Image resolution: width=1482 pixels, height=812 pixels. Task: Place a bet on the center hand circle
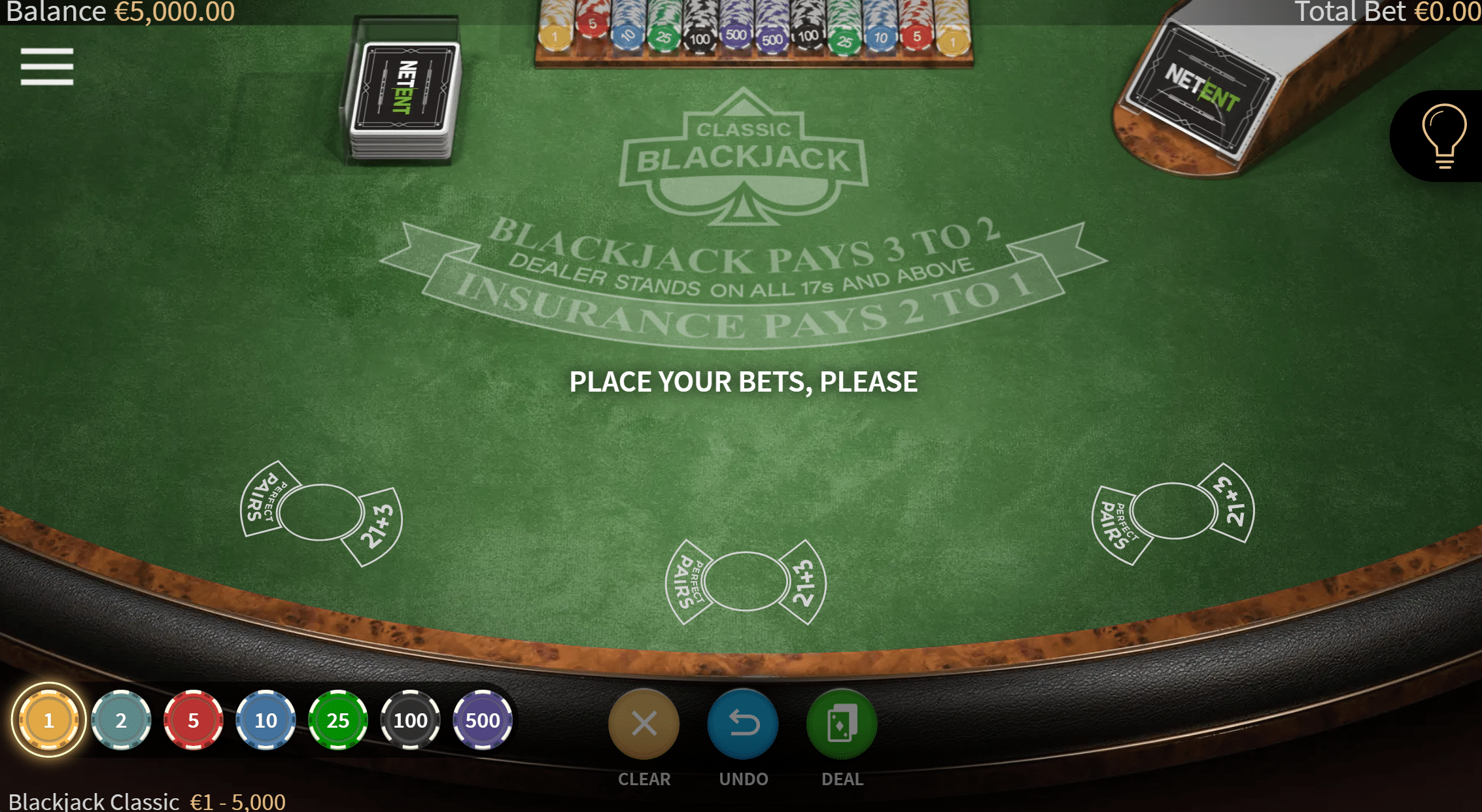746,581
